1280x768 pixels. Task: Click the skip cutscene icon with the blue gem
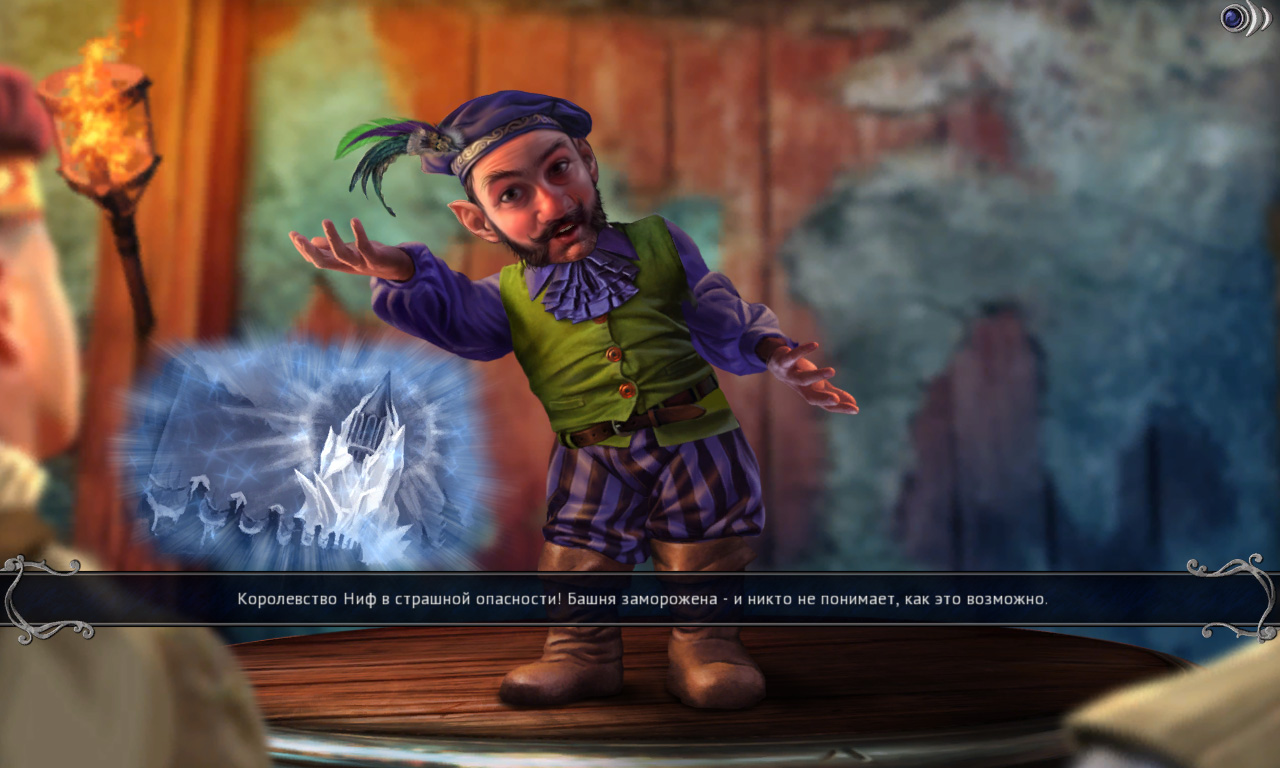(x=1243, y=18)
